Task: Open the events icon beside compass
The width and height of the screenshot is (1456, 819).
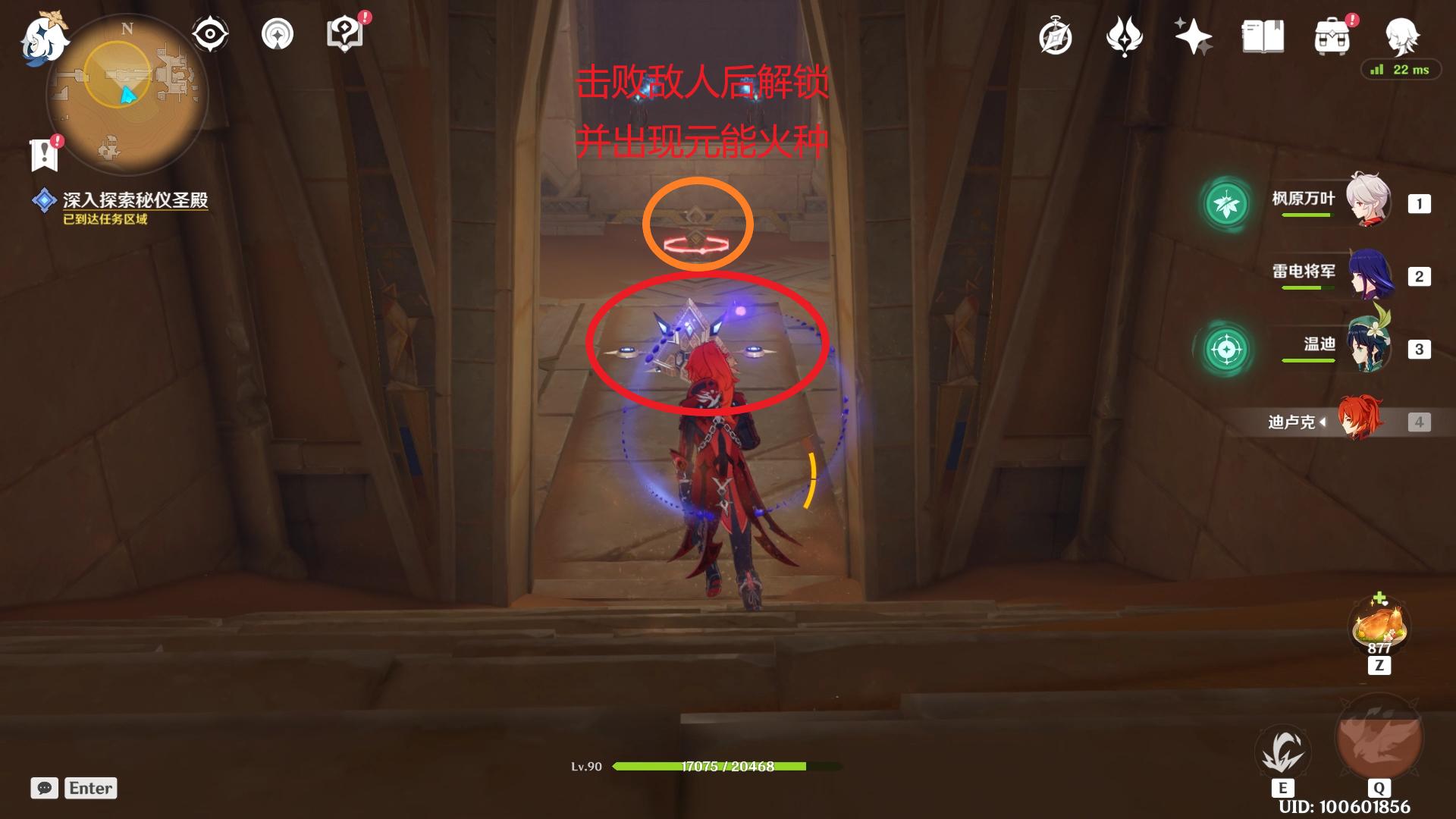Action: coord(1124,36)
